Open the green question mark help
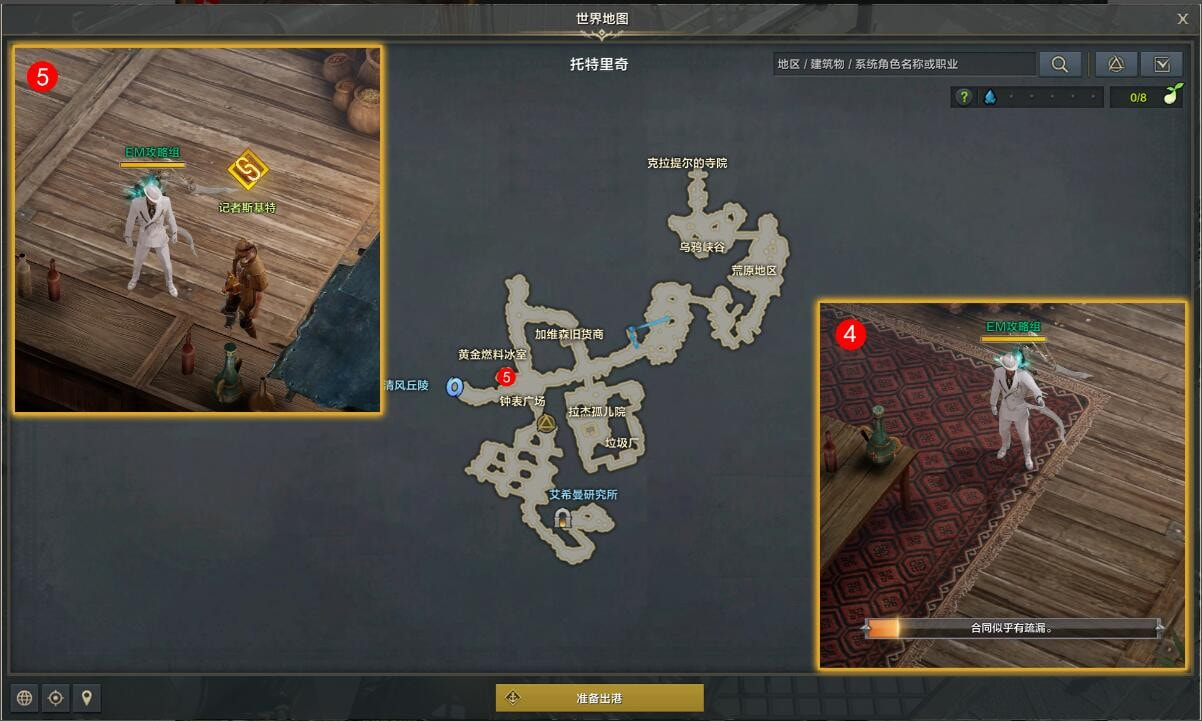 point(963,97)
